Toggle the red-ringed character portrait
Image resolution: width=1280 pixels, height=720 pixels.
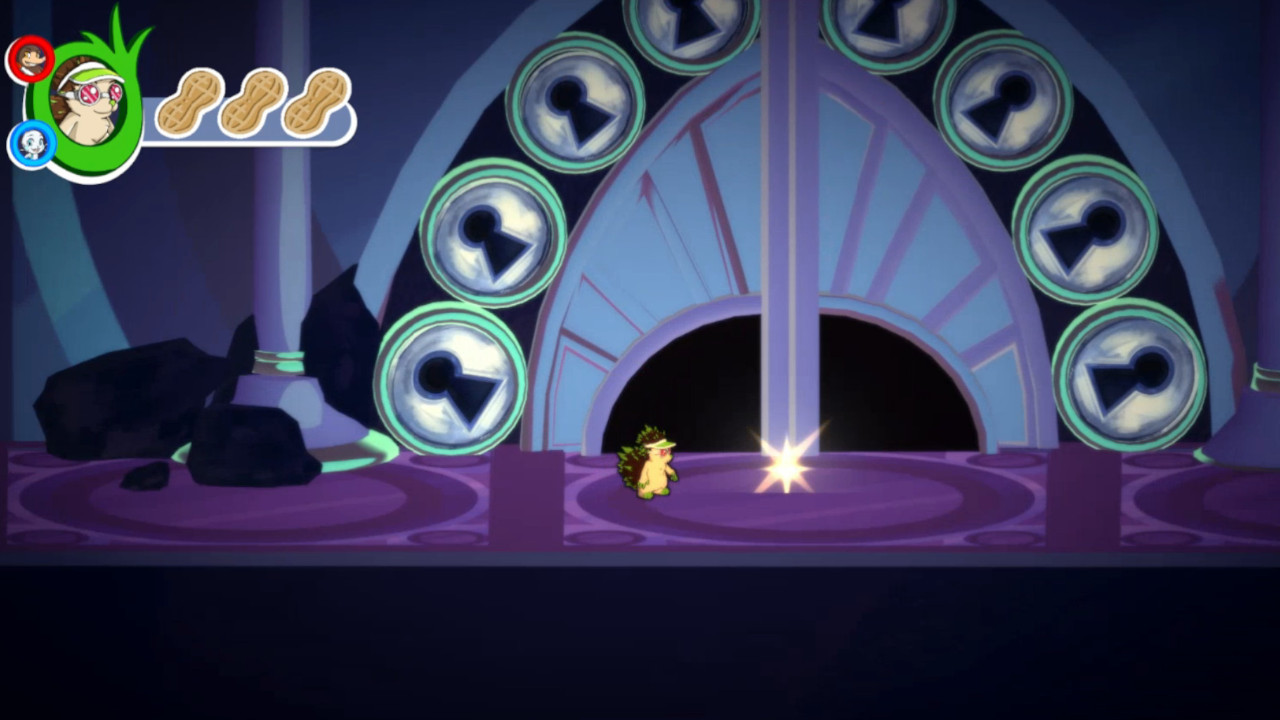[30, 57]
